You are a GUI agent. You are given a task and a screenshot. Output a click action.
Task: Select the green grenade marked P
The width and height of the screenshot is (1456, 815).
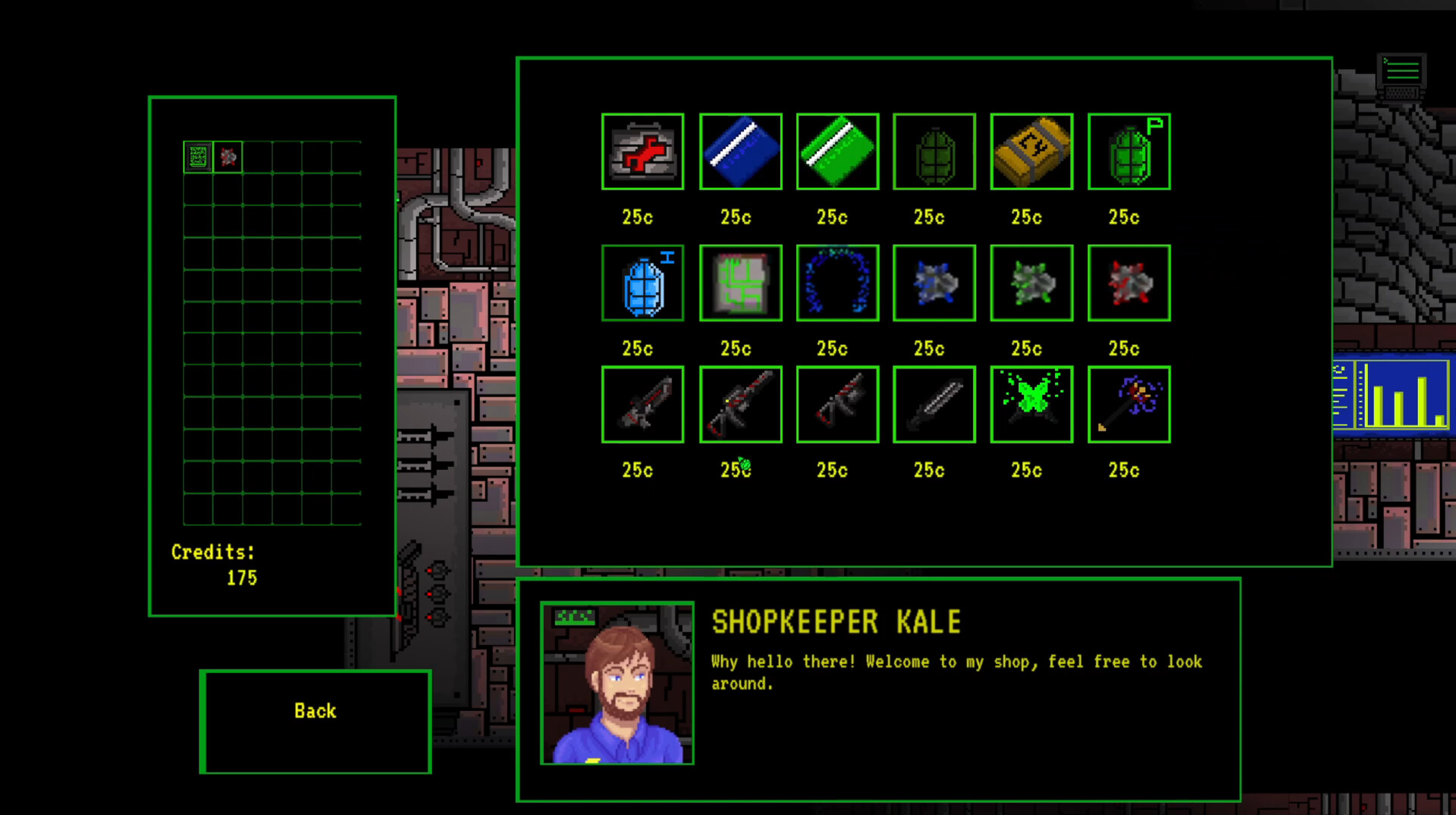point(1128,152)
